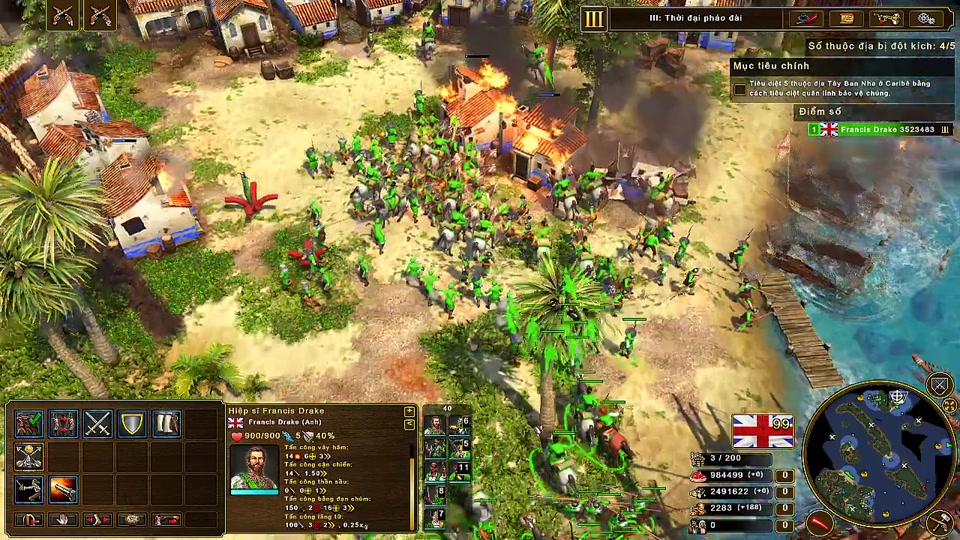Select the crossed pistols icon top-left
960x540 pixels.
pos(62,14)
